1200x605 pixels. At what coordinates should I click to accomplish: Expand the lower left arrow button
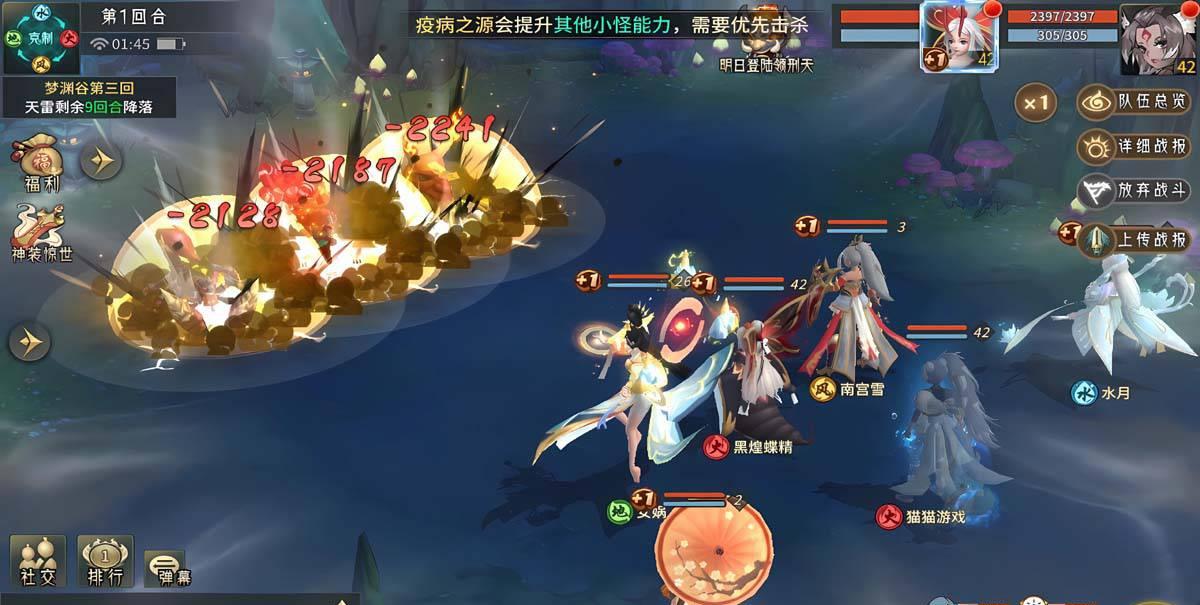tap(30, 343)
